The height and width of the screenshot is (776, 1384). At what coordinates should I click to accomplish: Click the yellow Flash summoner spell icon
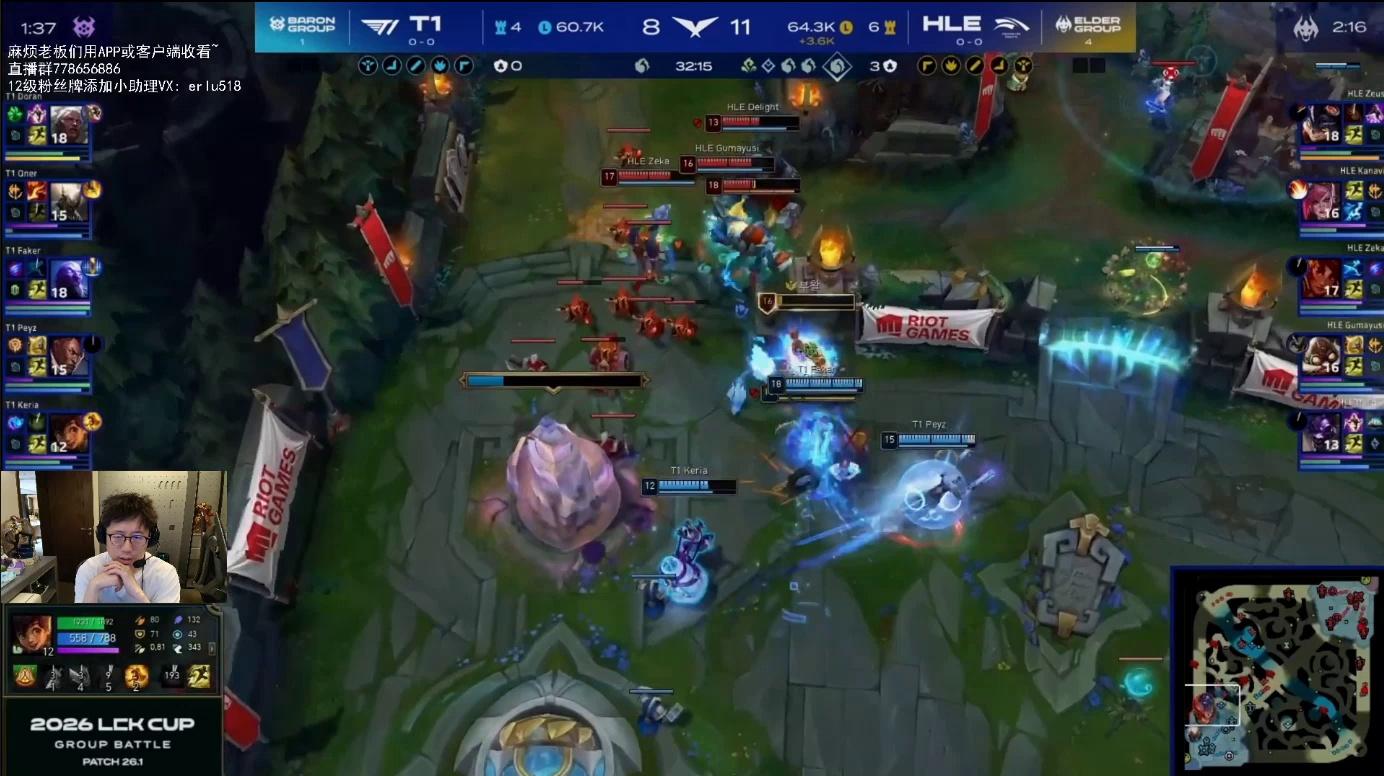(x=200, y=677)
